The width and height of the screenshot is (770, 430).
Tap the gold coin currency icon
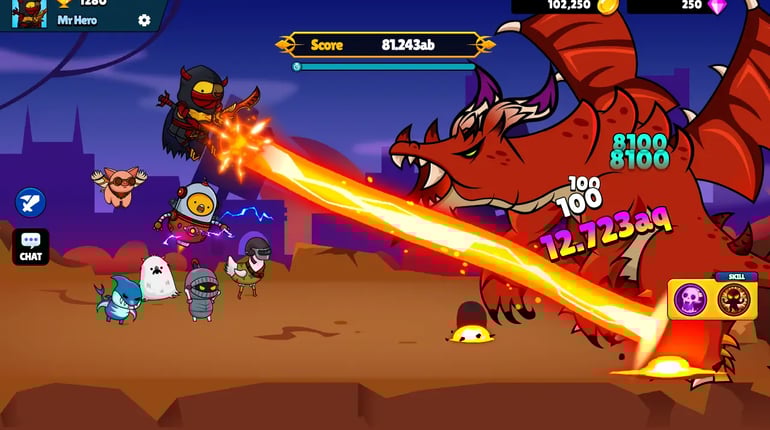(x=607, y=6)
